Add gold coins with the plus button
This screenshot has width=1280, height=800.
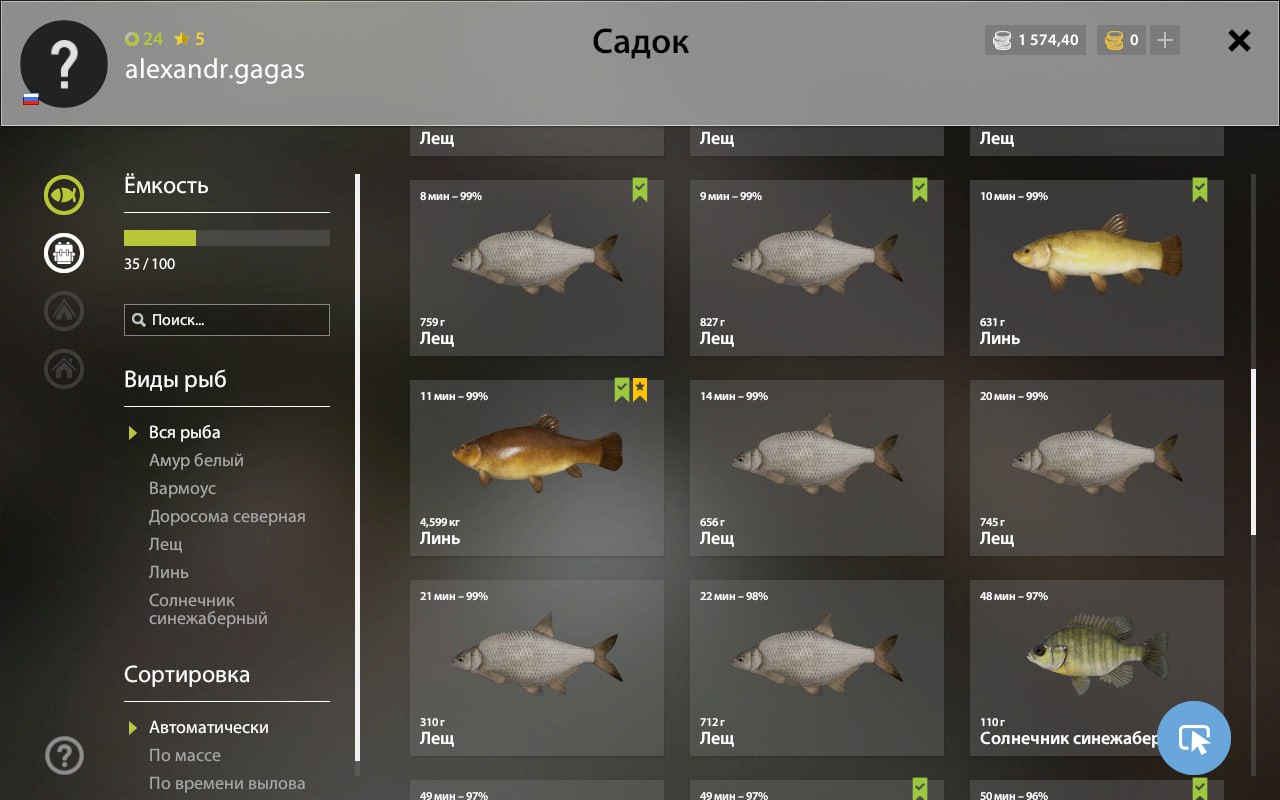click(x=1164, y=41)
